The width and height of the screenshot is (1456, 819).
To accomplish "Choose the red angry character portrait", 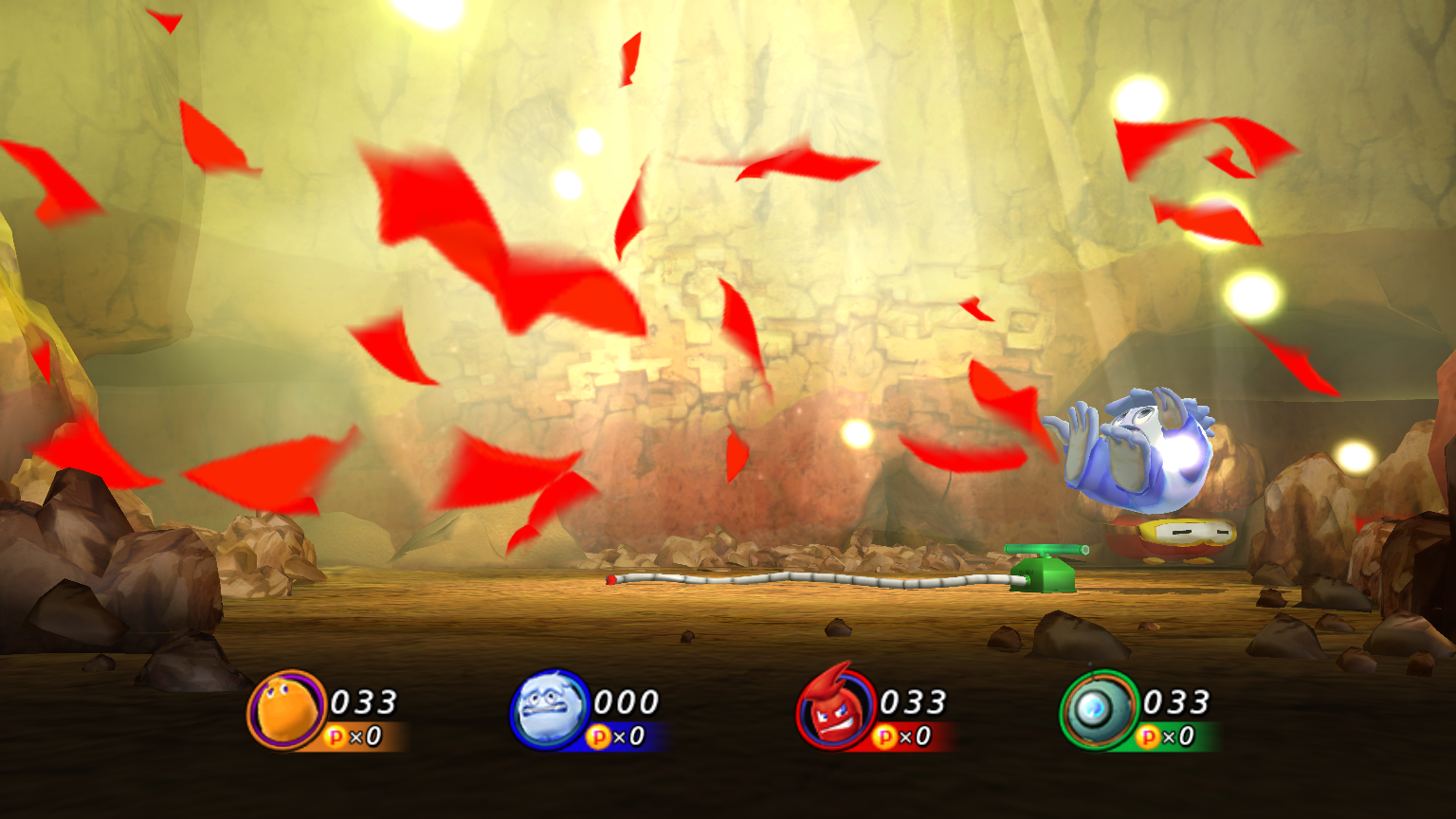I will tap(834, 709).
